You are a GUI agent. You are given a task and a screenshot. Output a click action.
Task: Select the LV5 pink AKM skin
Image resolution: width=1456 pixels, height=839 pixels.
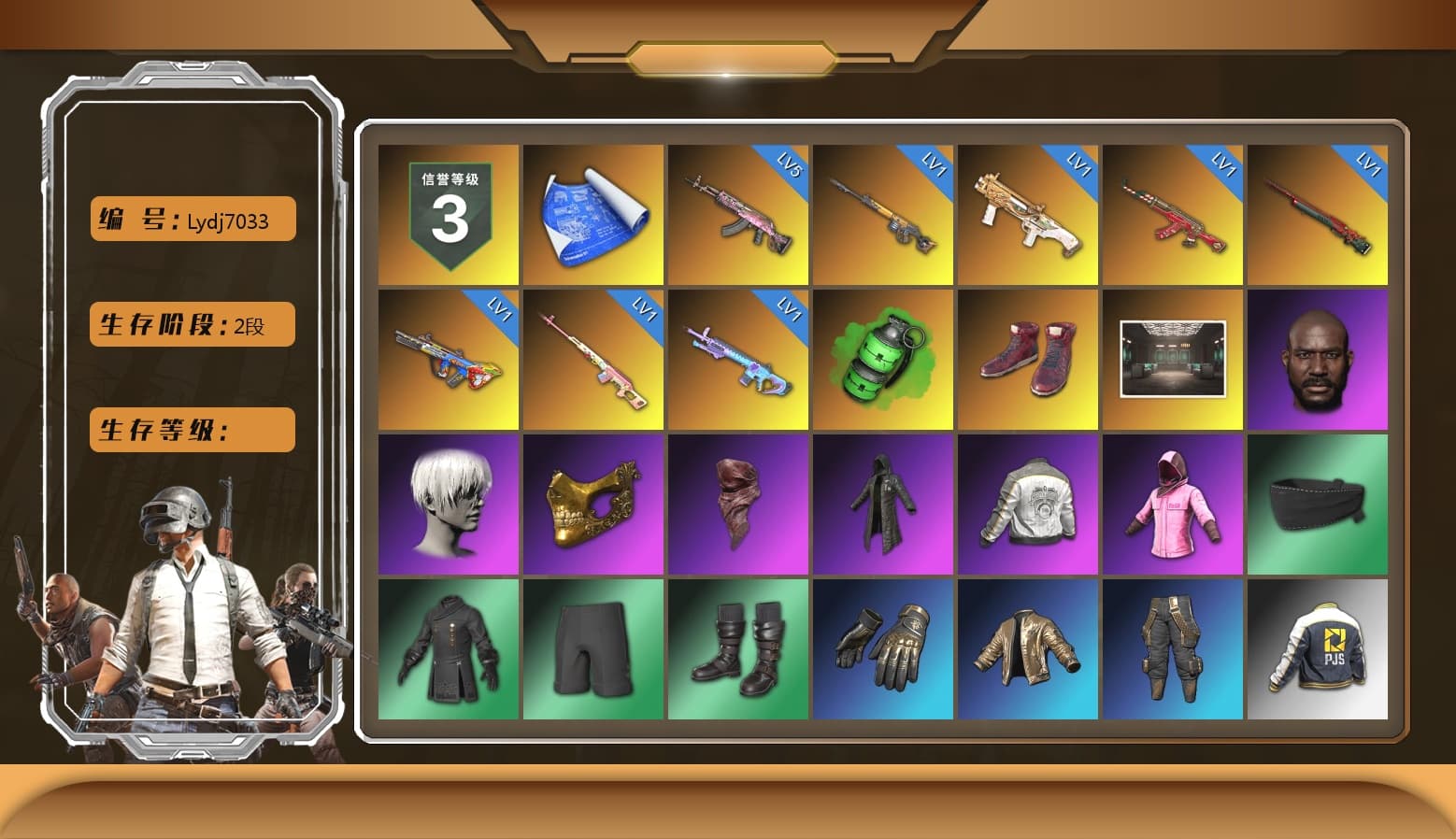coord(738,213)
